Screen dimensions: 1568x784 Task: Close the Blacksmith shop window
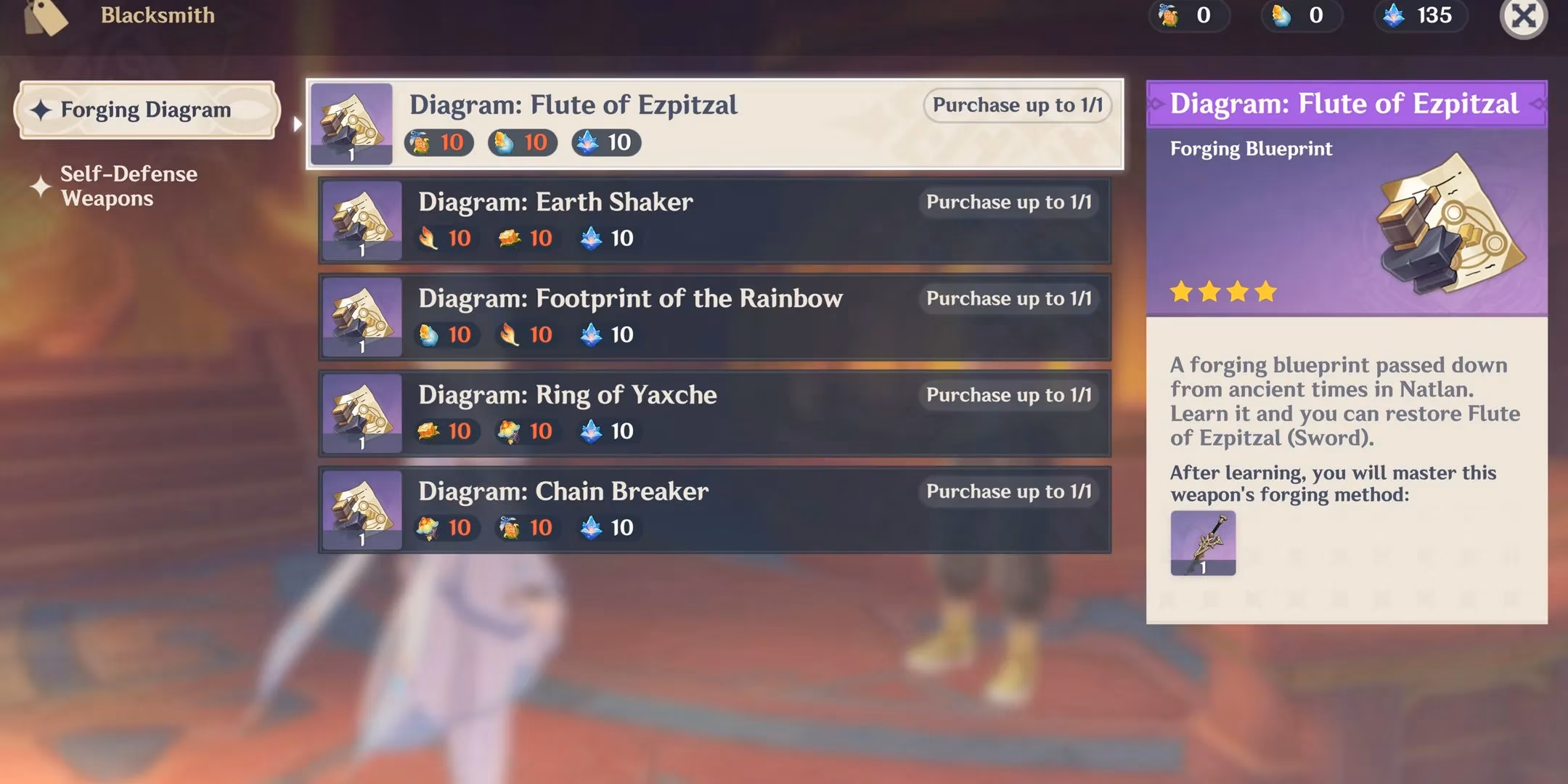point(1523,16)
